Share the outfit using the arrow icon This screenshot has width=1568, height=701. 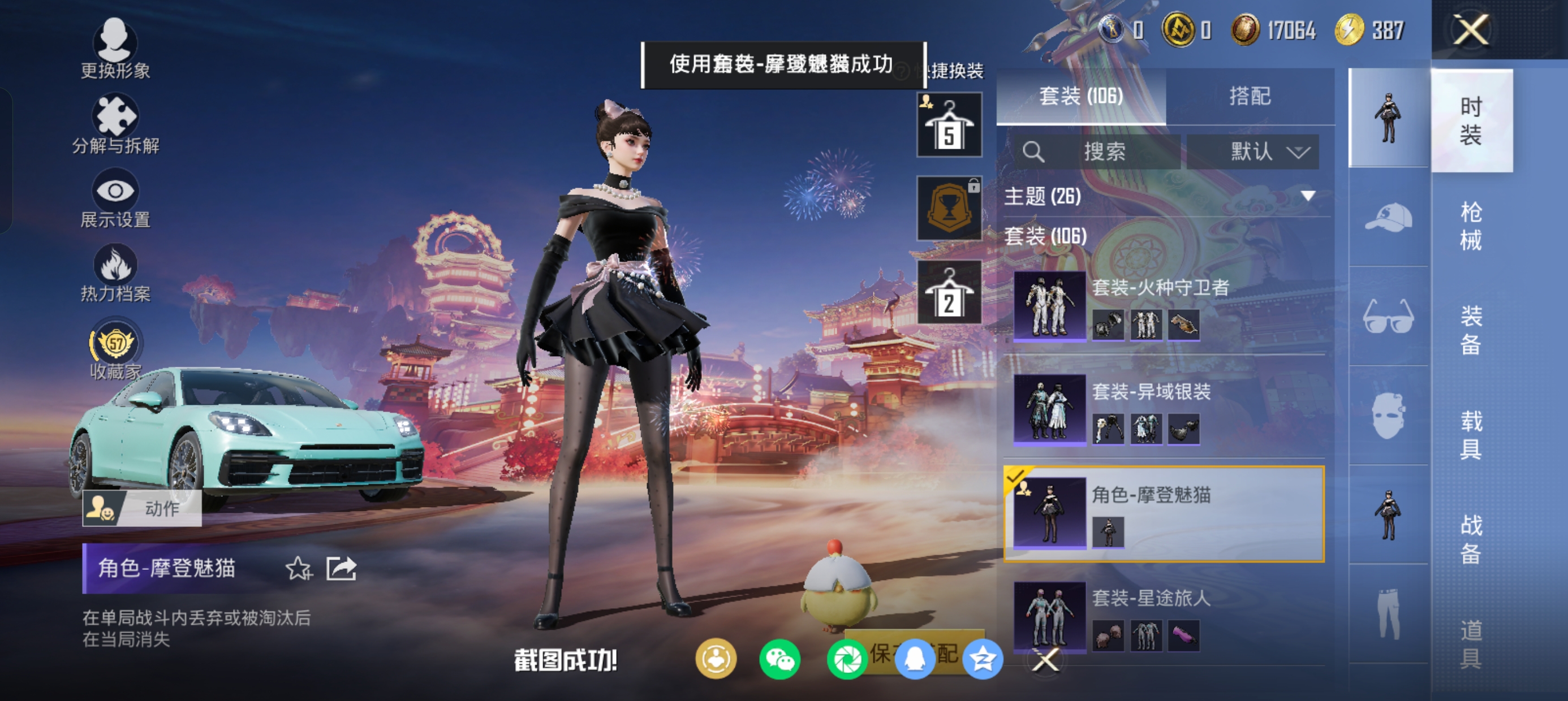[x=341, y=568]
